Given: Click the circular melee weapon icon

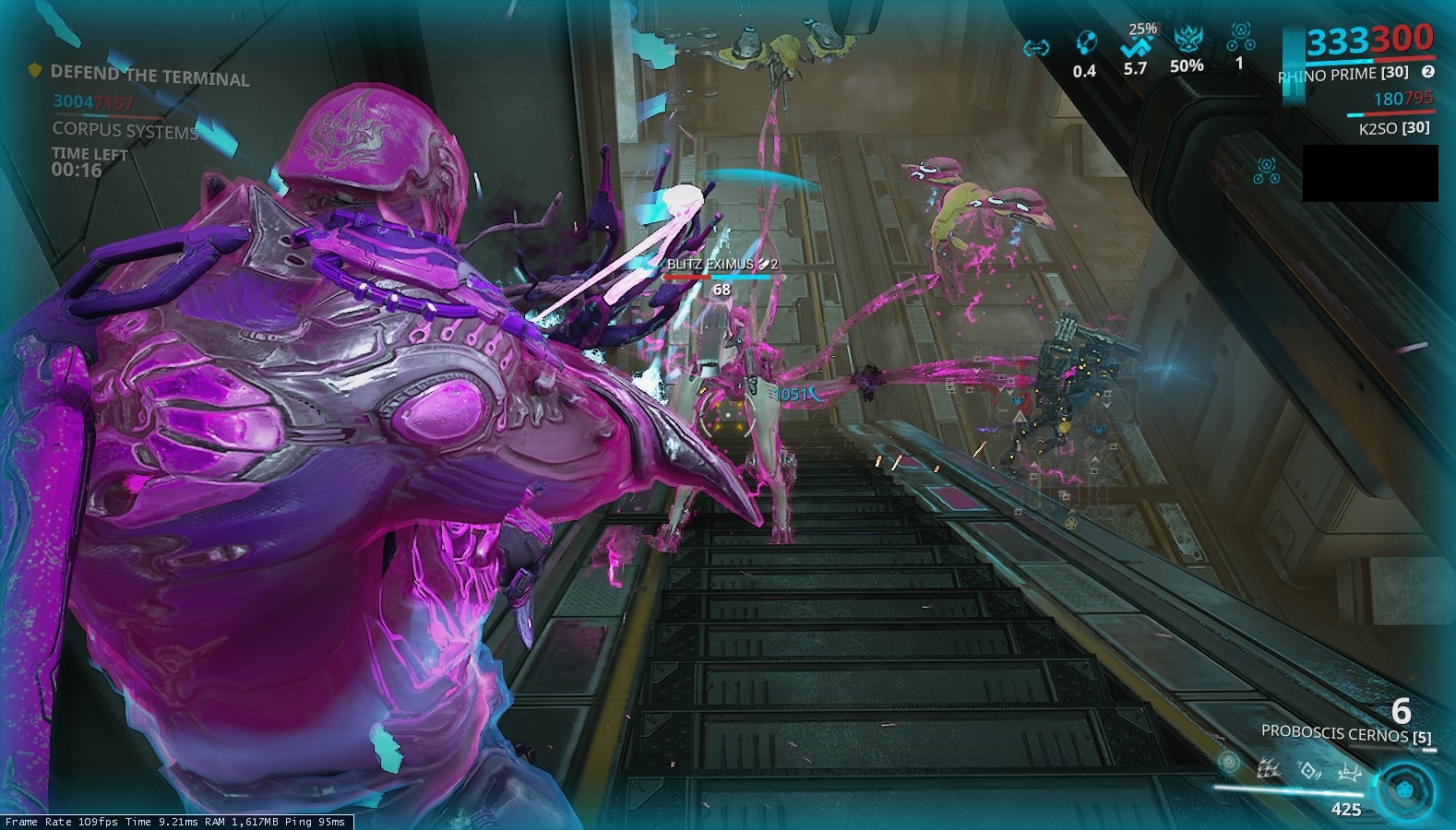Looking at the screenshot, I should point(1230,763).
